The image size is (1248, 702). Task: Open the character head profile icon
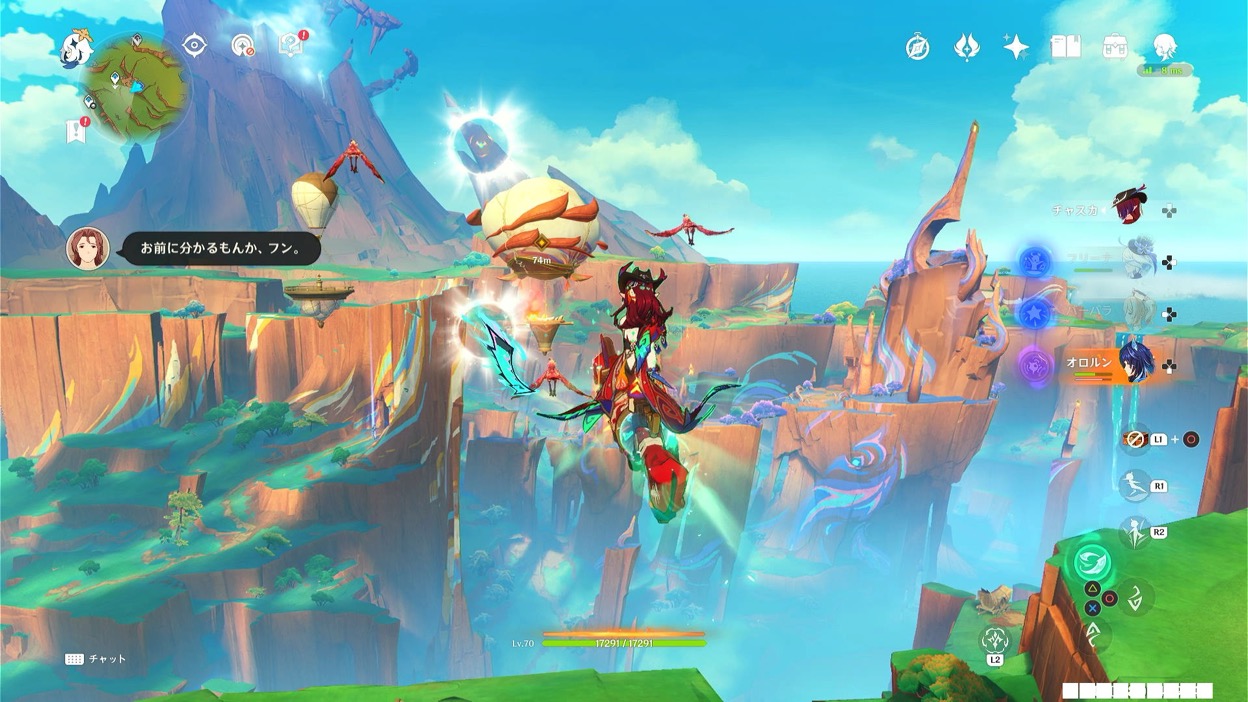[1164, 46]
